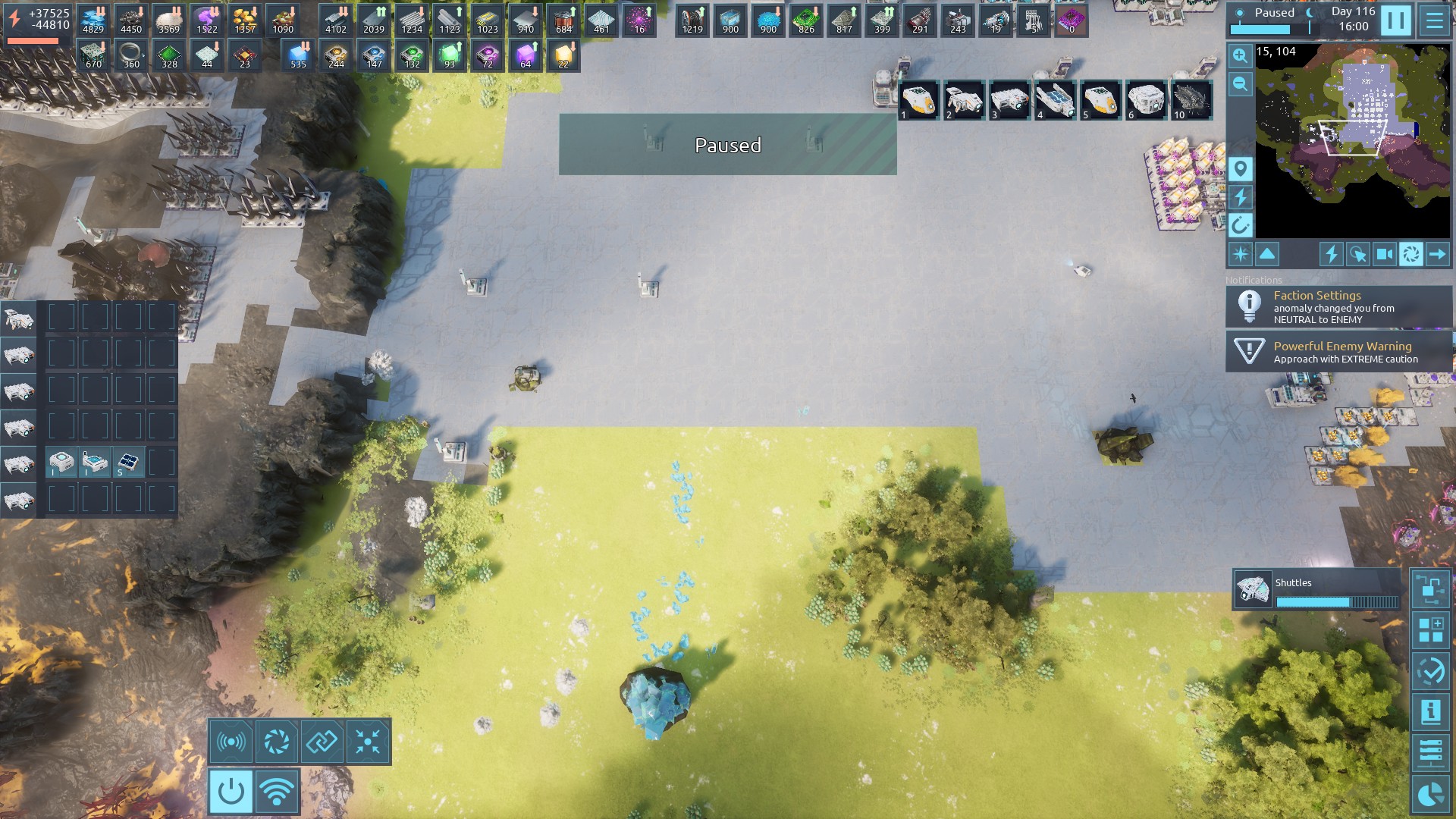Image resolution: width=1456 pixels, height=819 pixels.
Task: Open the Faction Settings notification
Action: tap(1338, 306)
